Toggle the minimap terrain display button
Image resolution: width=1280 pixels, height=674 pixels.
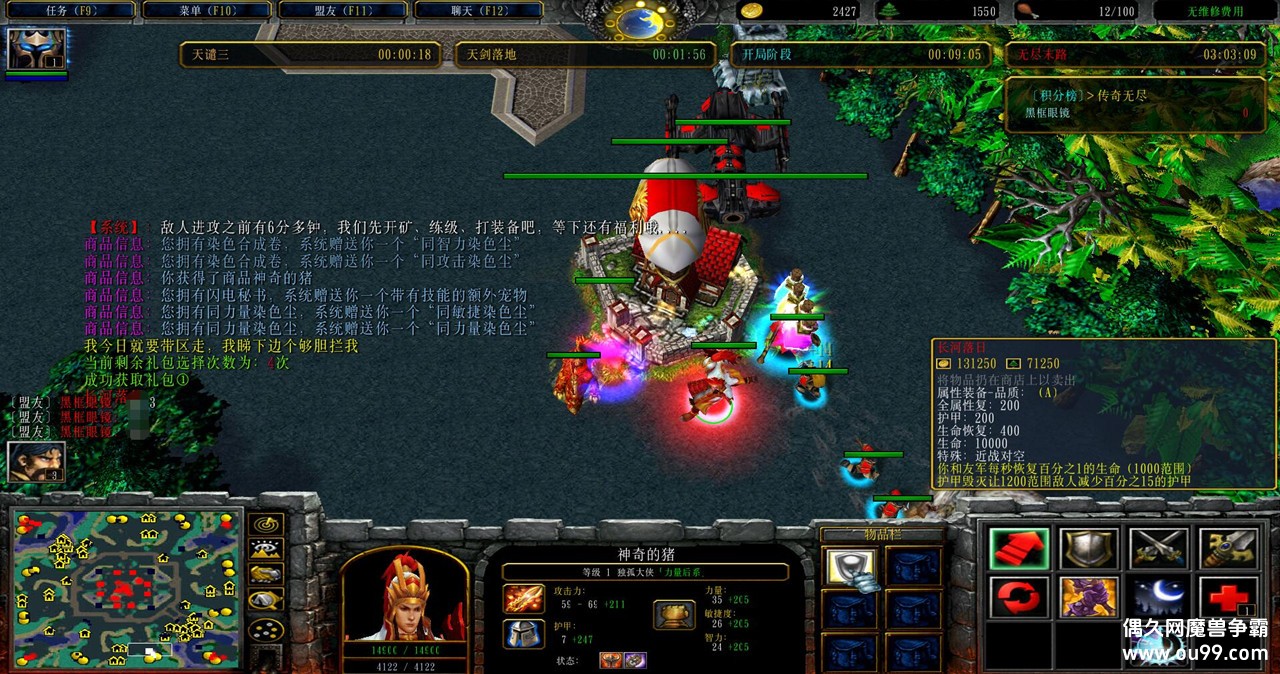click(265, 548)
